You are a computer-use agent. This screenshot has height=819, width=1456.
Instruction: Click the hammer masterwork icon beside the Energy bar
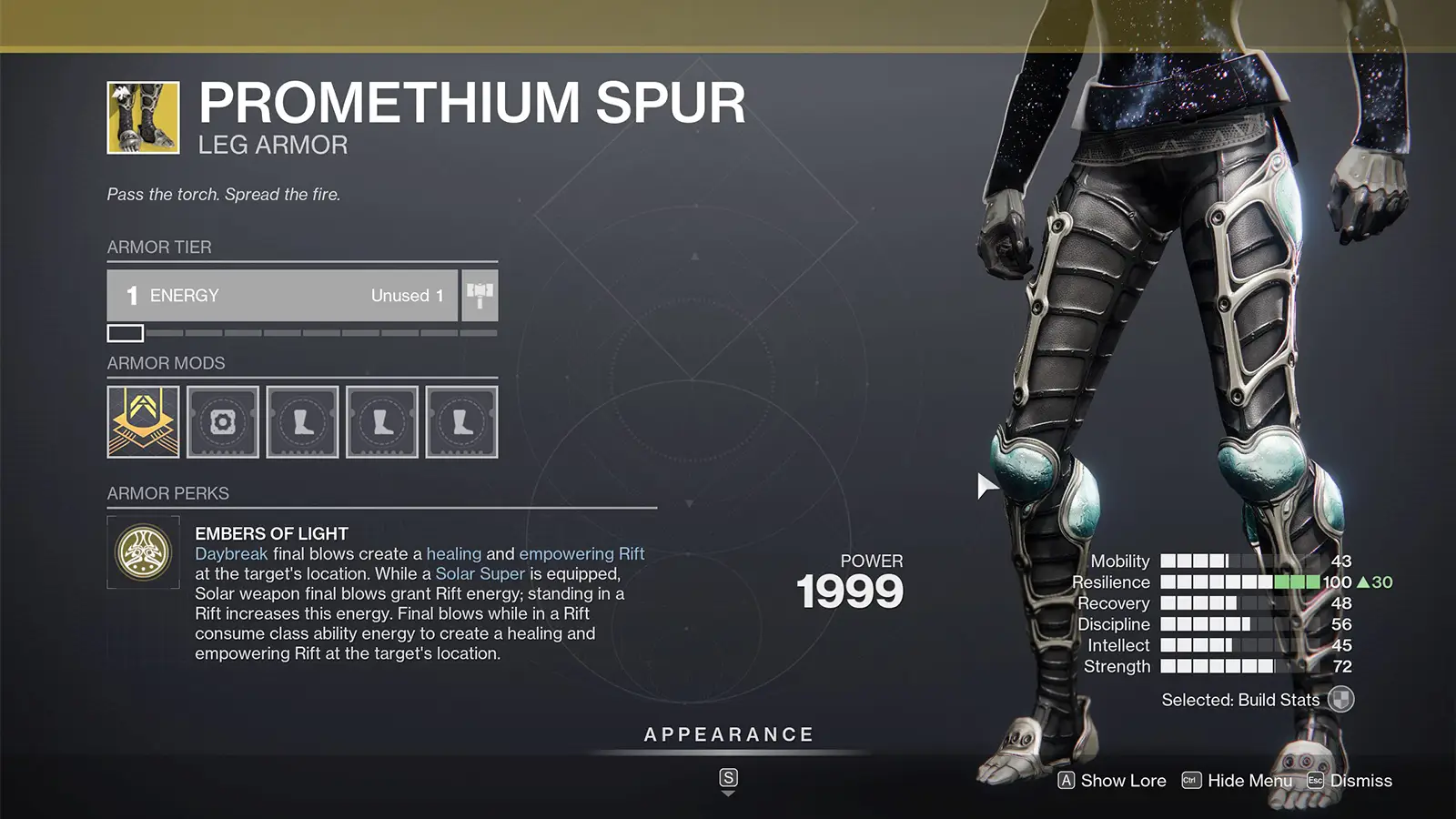point(480,295)
